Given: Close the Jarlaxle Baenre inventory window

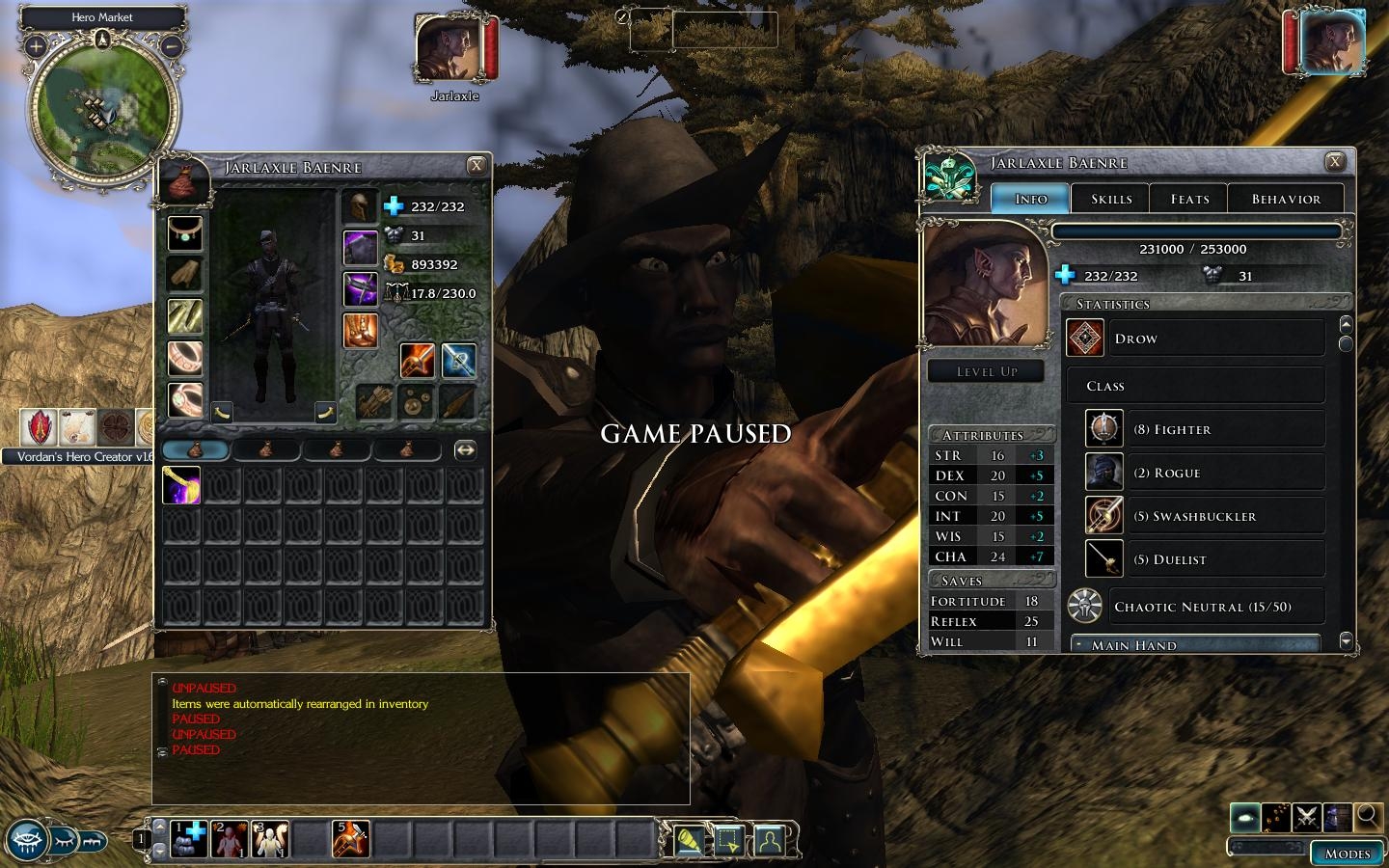Looking at the screenshot, I should coord(477,166).
